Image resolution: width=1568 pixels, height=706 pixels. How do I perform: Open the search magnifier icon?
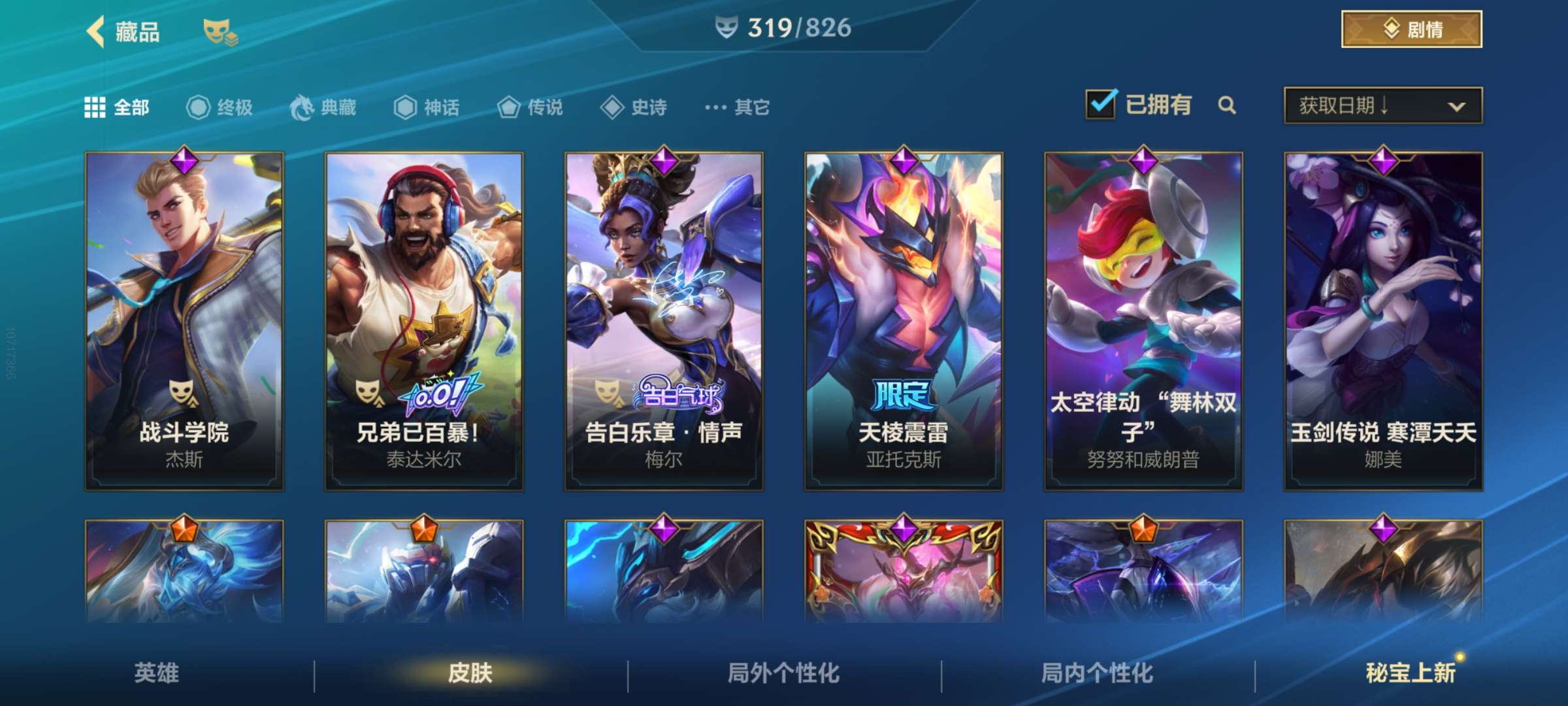[x=1227, y=105]
